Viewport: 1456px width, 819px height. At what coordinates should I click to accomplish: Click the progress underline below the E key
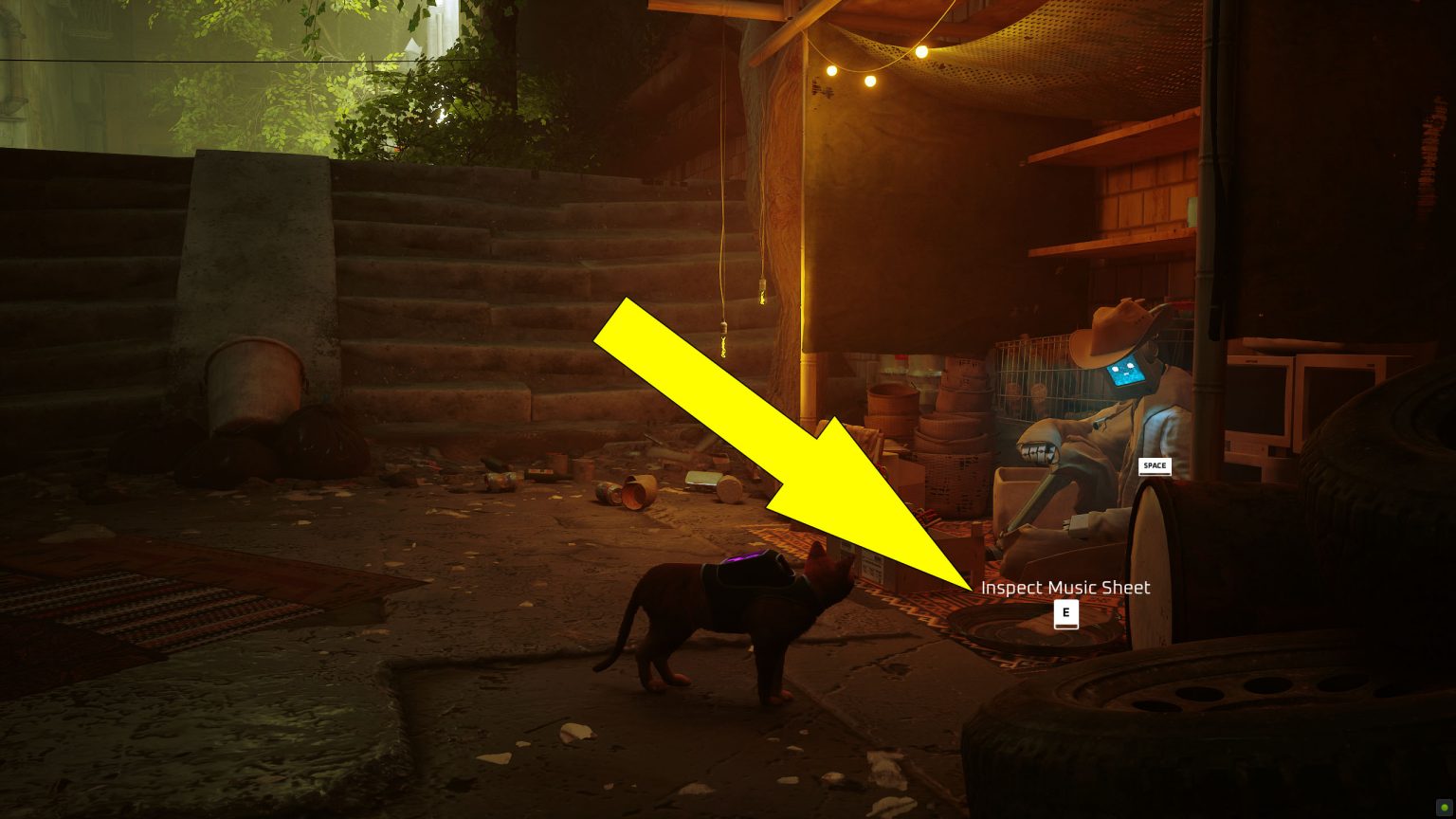pos(1066,628)
